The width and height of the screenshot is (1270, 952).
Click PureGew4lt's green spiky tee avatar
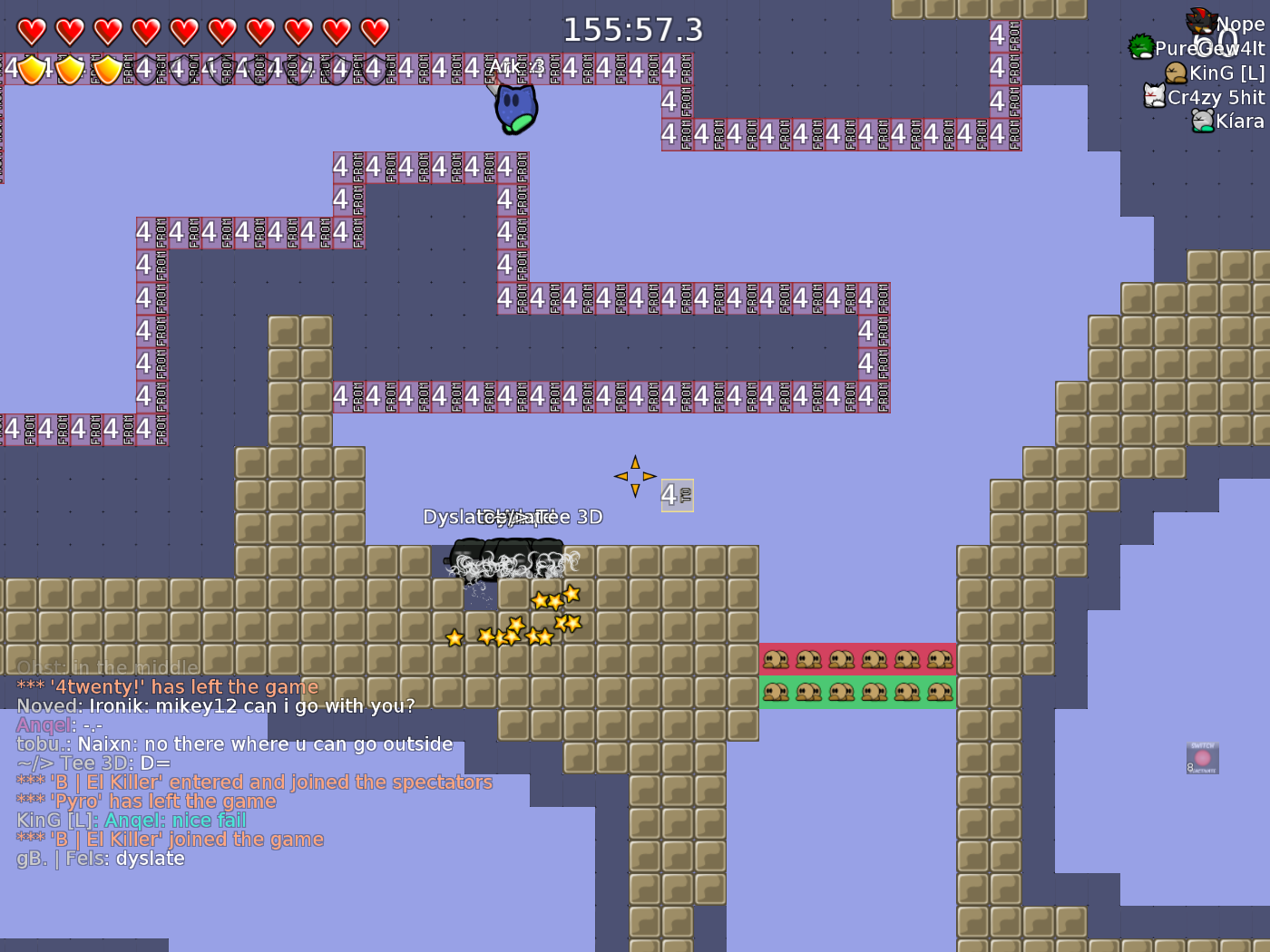1142,45
